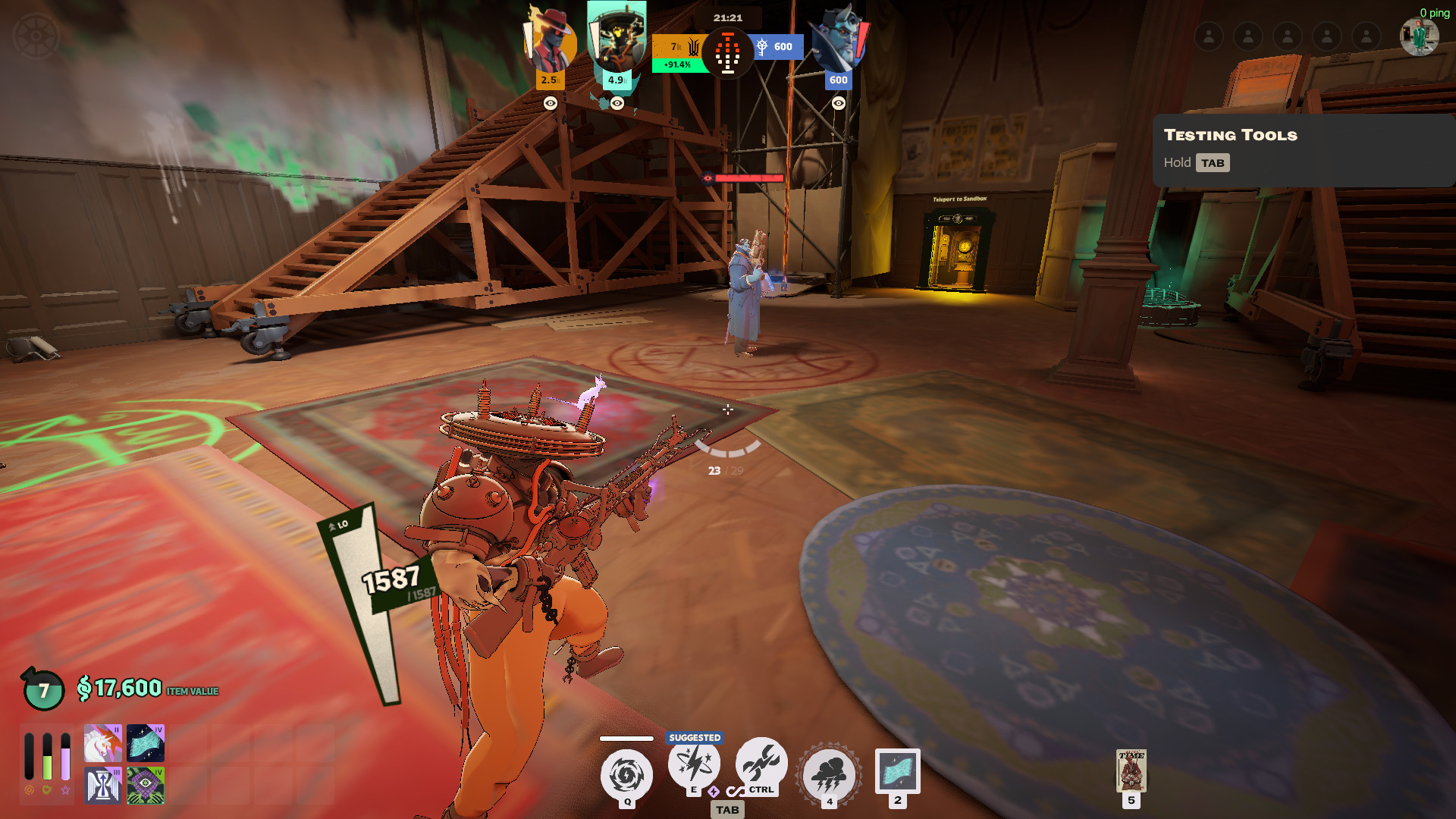Select the blue-skinned enemy hero portrait
This screenshot has height=819, width=1456.
tap(839, 39)
